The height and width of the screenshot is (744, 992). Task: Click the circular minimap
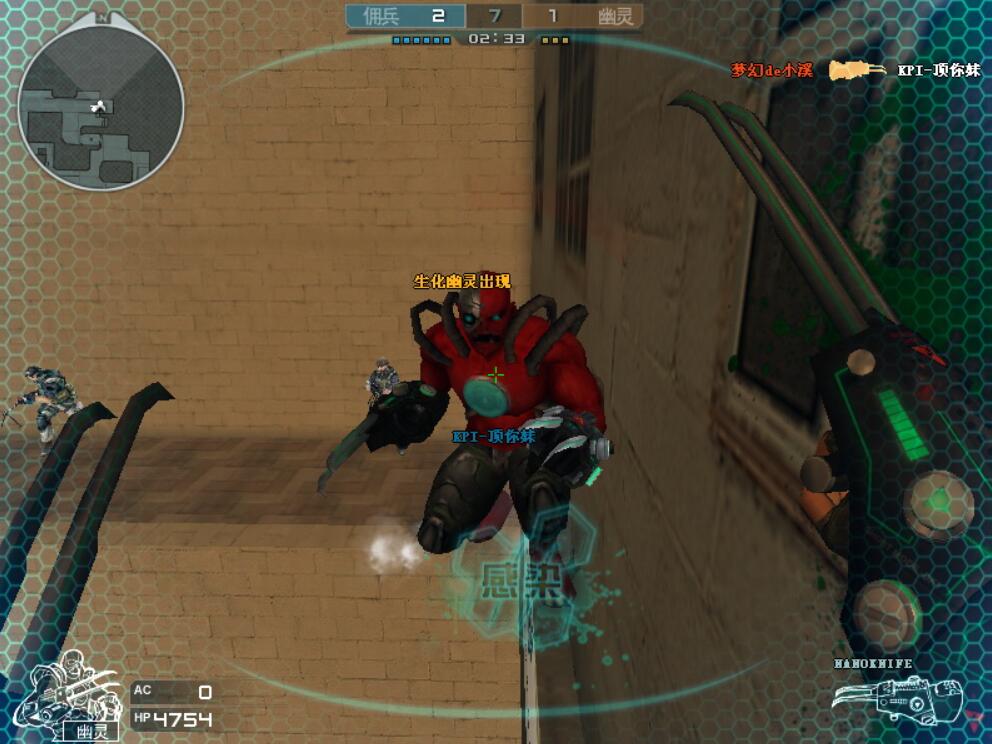point(101,107)
